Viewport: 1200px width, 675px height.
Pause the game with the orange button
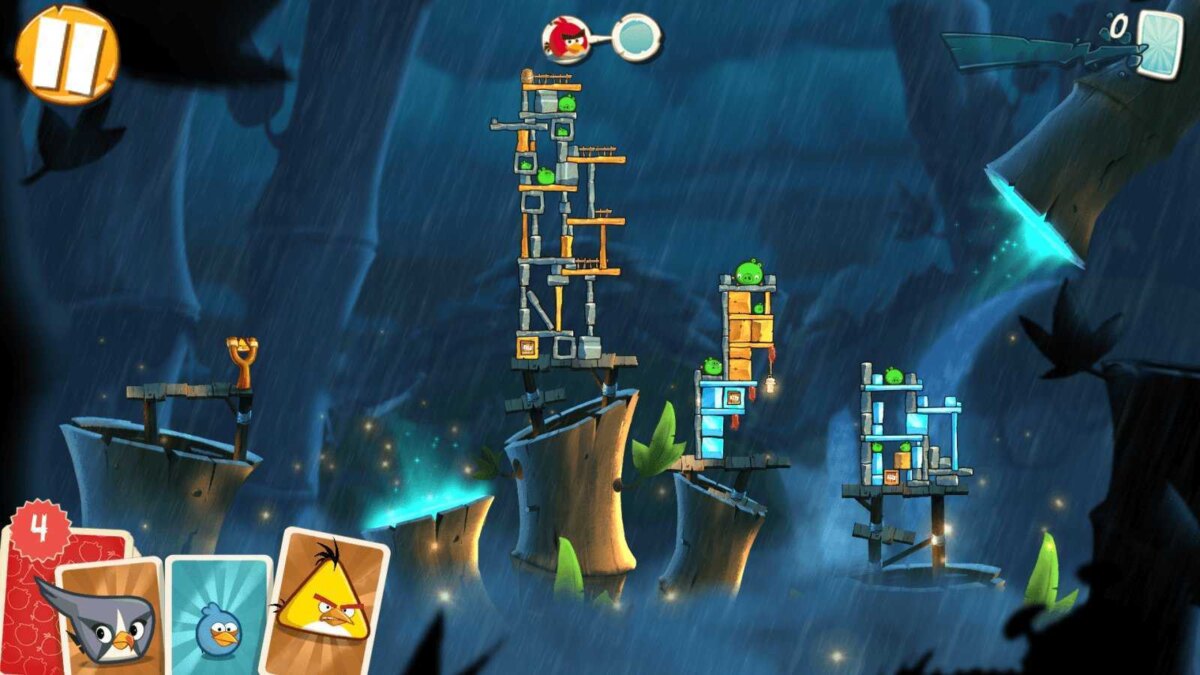coord(67,54)
